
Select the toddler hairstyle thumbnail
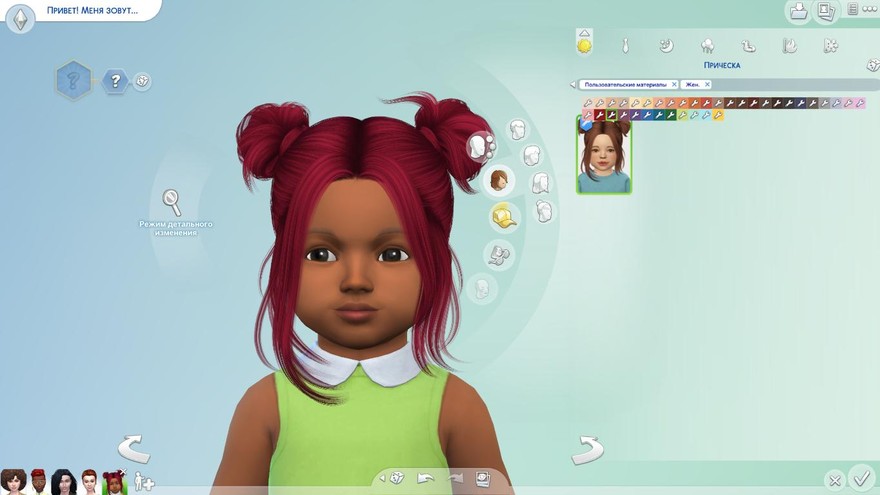tap(604, 155)
